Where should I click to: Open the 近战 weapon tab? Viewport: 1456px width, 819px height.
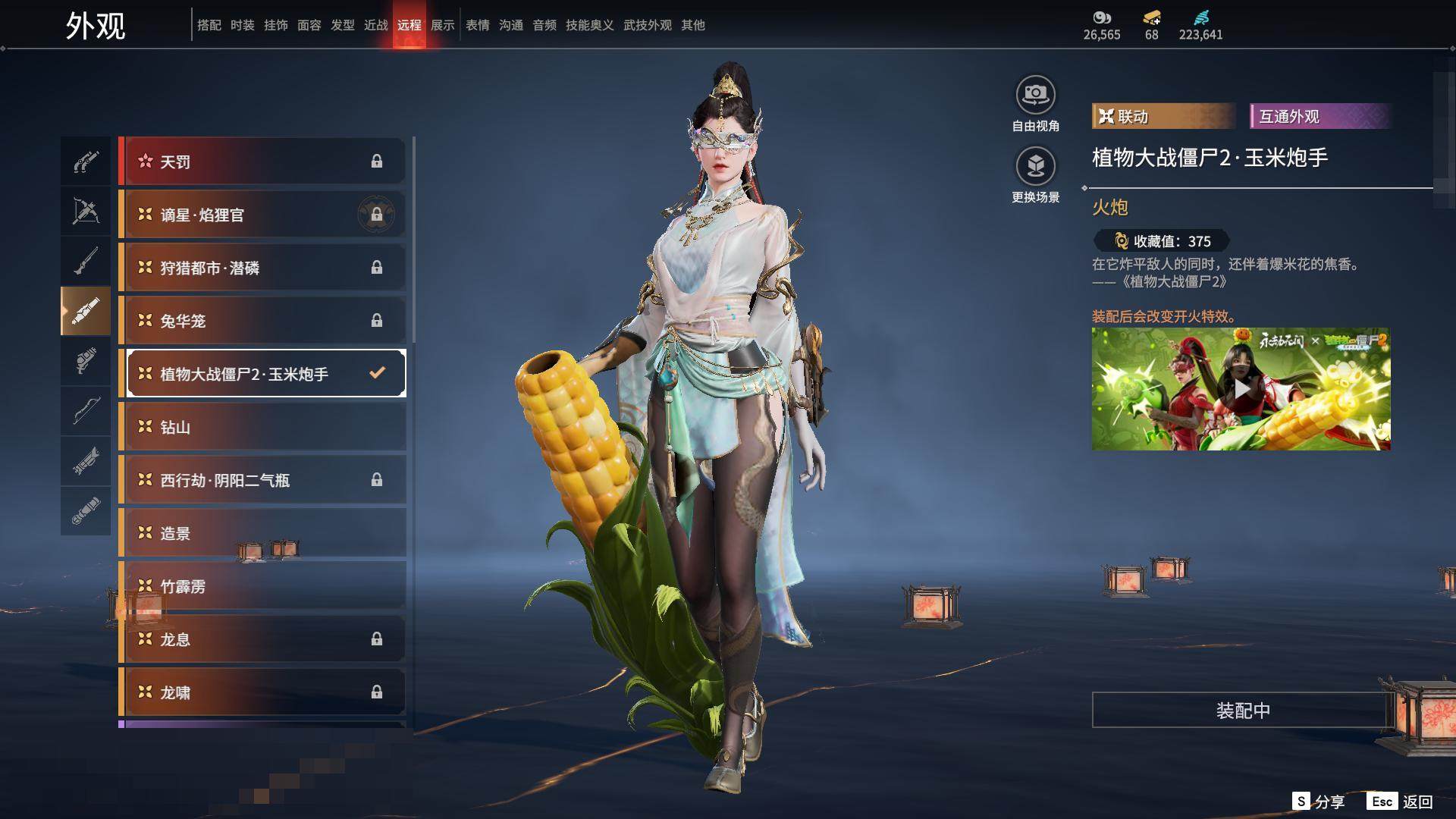376,25
